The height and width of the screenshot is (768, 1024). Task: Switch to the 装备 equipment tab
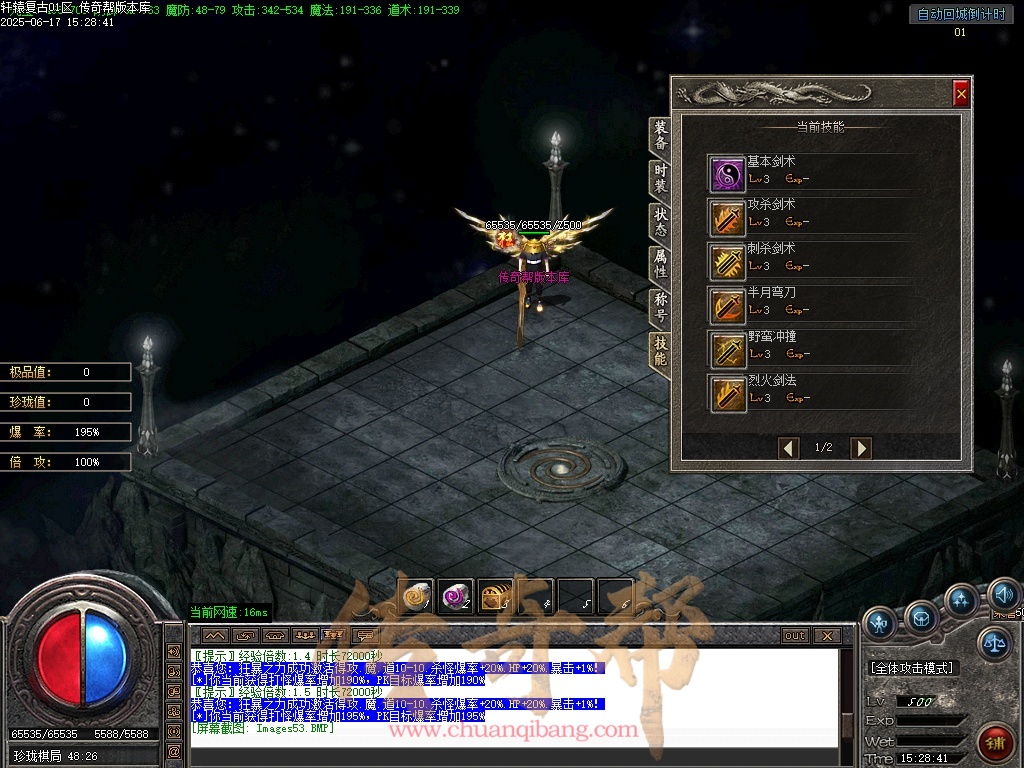[x=660, y=137]
